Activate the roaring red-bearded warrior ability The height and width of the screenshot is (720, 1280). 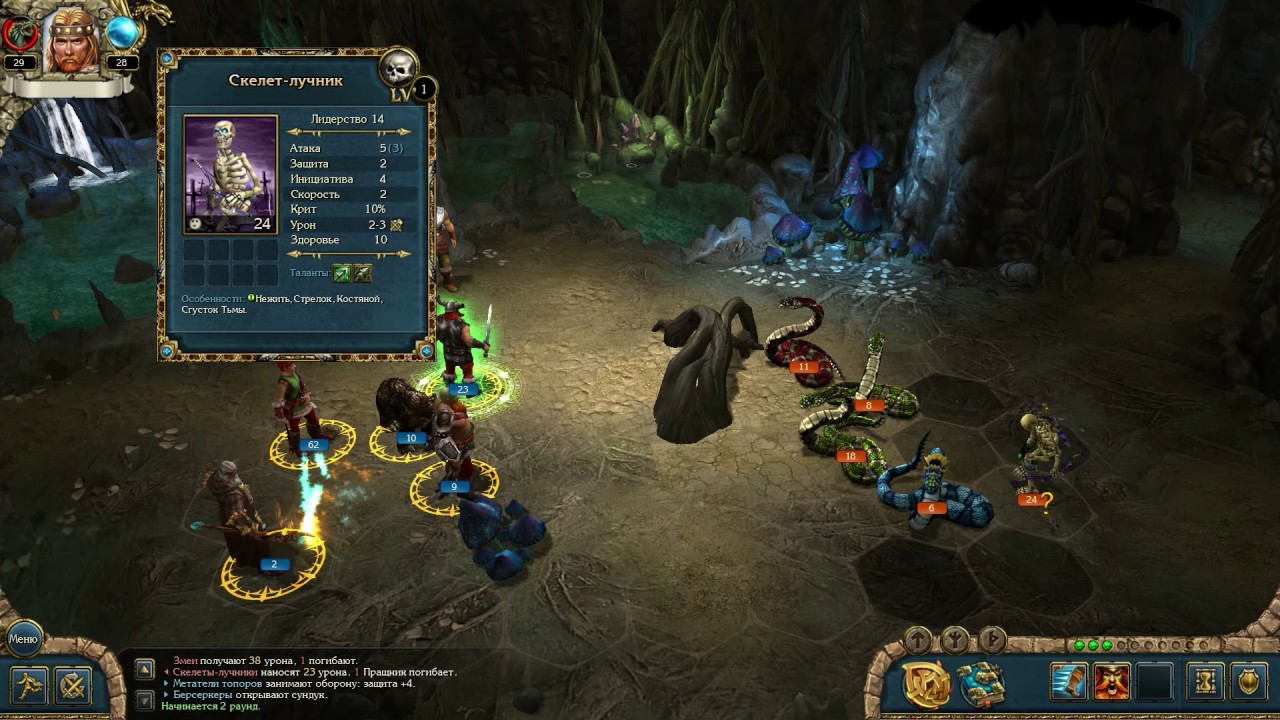[1111, 682]
